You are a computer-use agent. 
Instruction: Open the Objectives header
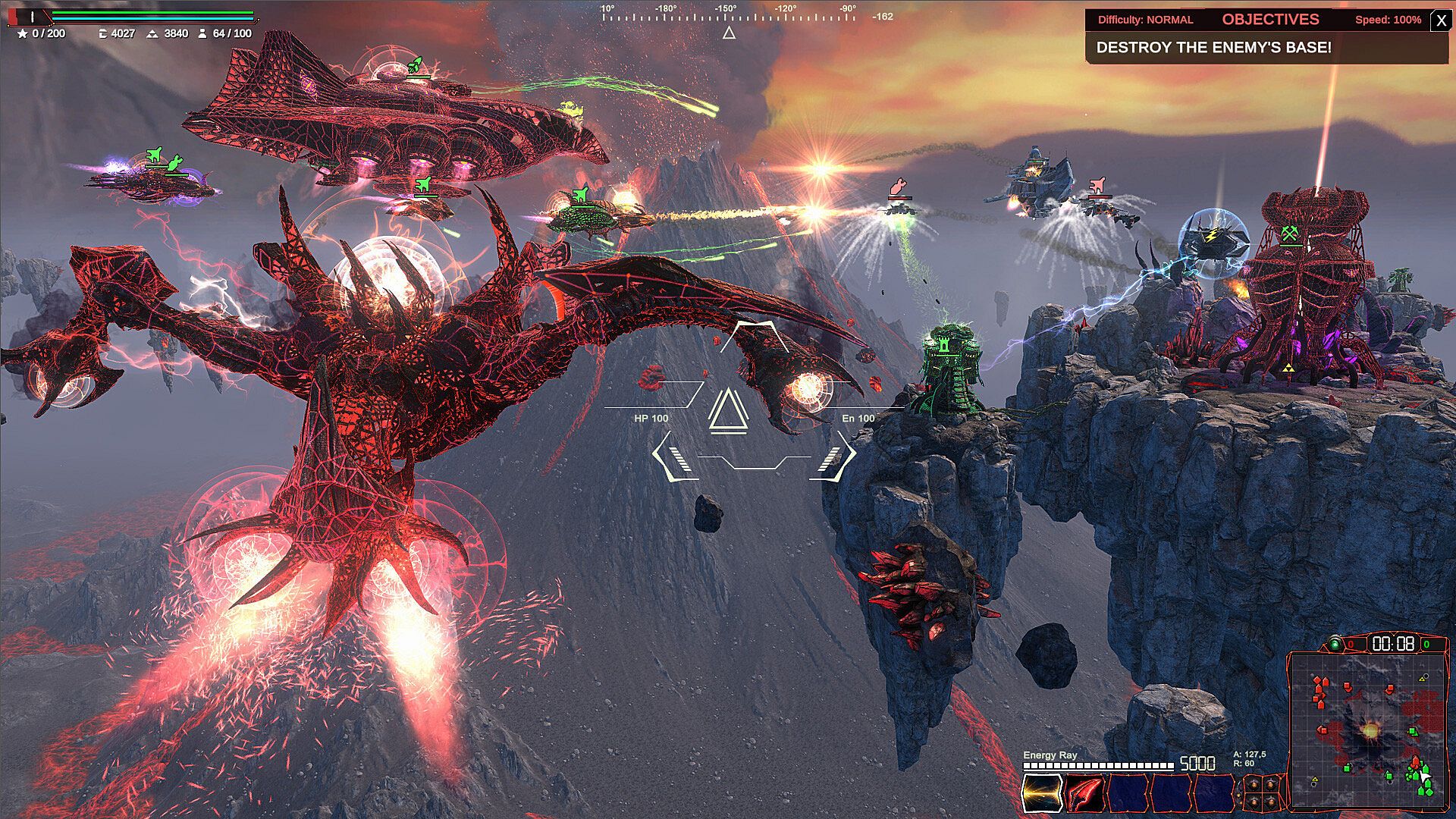pos(1270,20)
